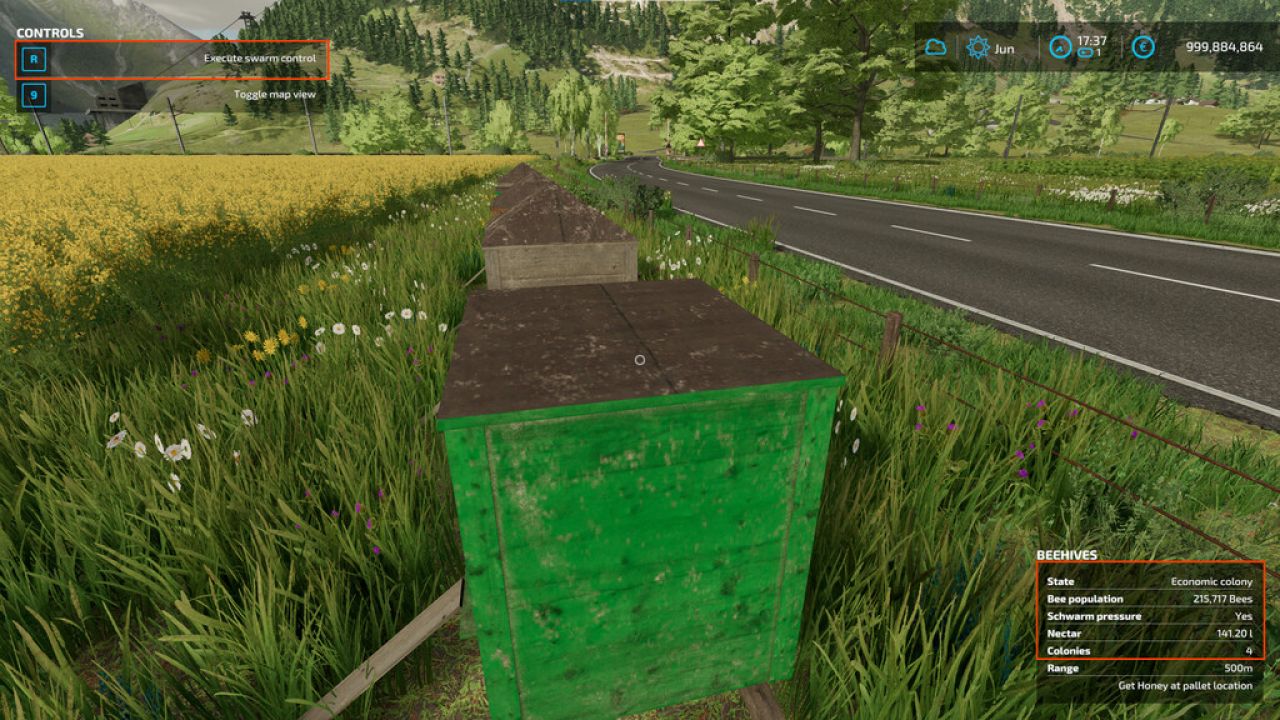Click the crosshair reticle on the beehive
This screenshot has height=720, width=1280.
tap(640, 360)
